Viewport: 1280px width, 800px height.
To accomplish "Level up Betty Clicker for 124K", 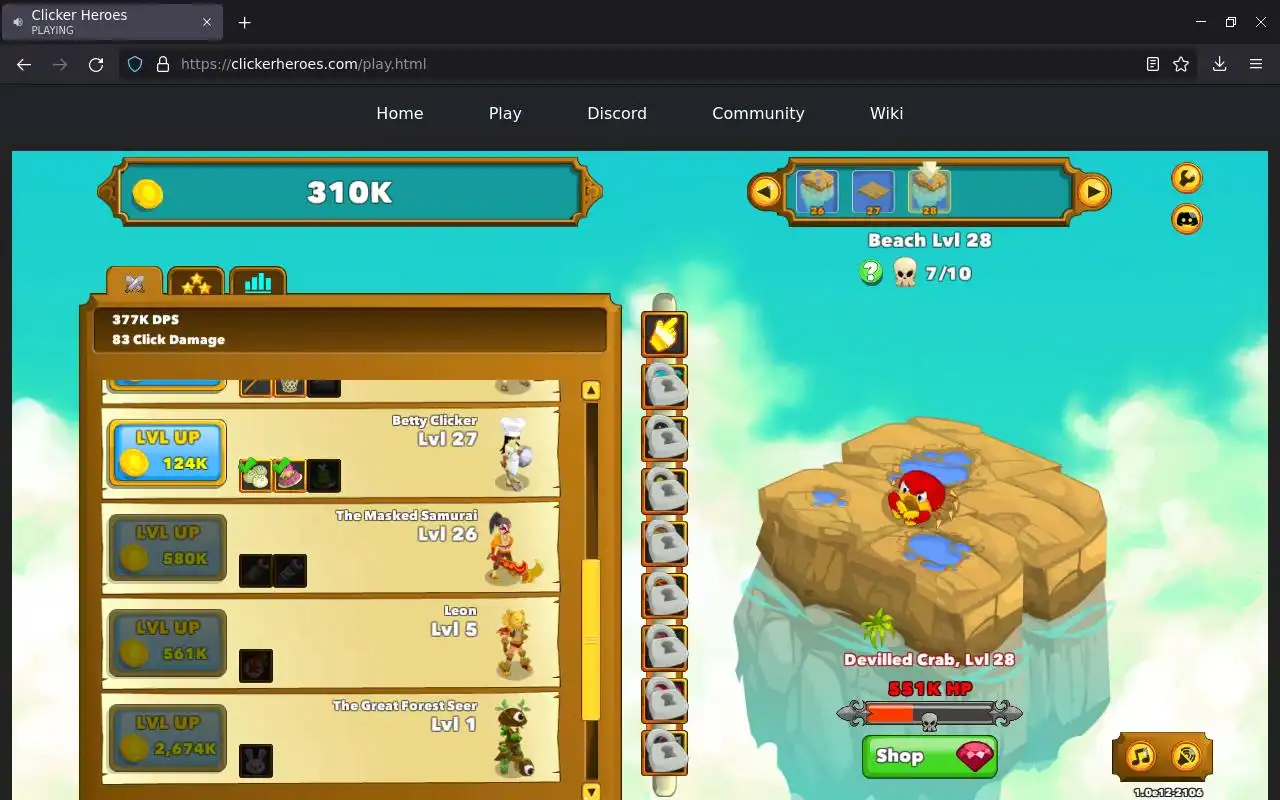I will 167,452.
